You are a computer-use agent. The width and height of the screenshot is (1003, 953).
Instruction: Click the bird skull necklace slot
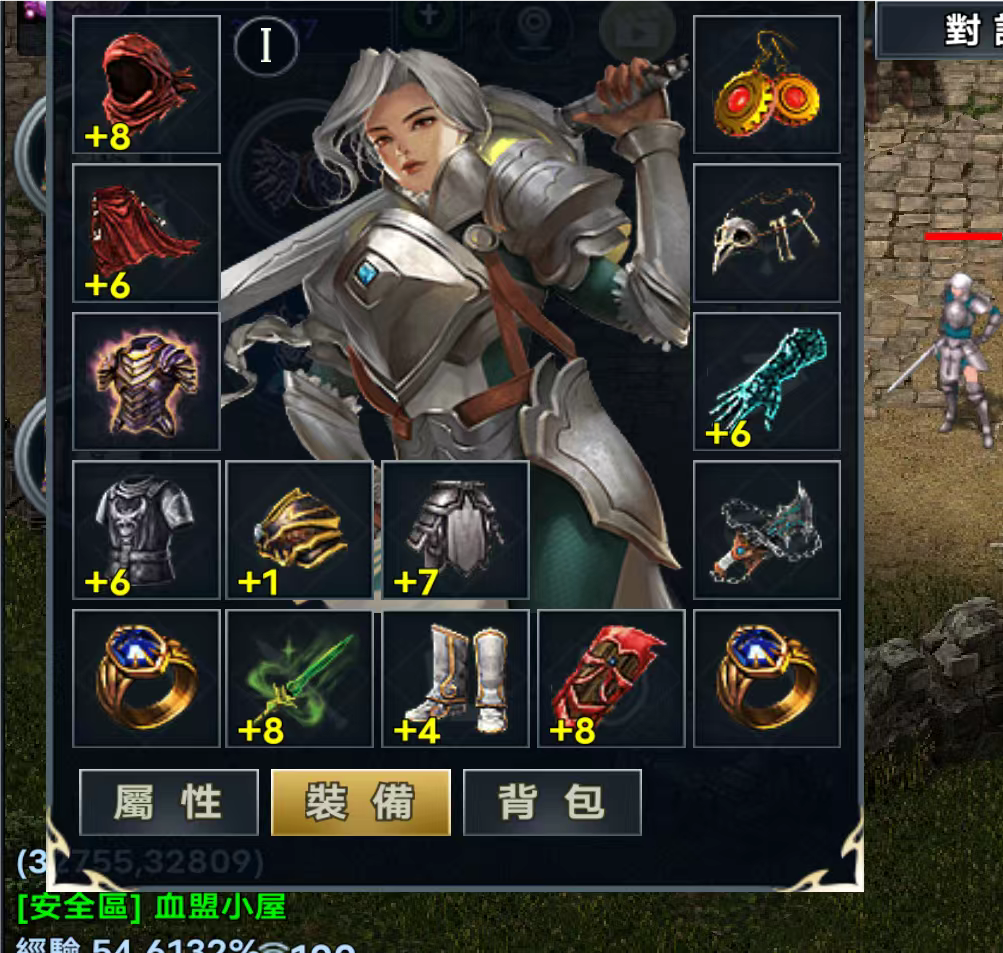[767, 233]
